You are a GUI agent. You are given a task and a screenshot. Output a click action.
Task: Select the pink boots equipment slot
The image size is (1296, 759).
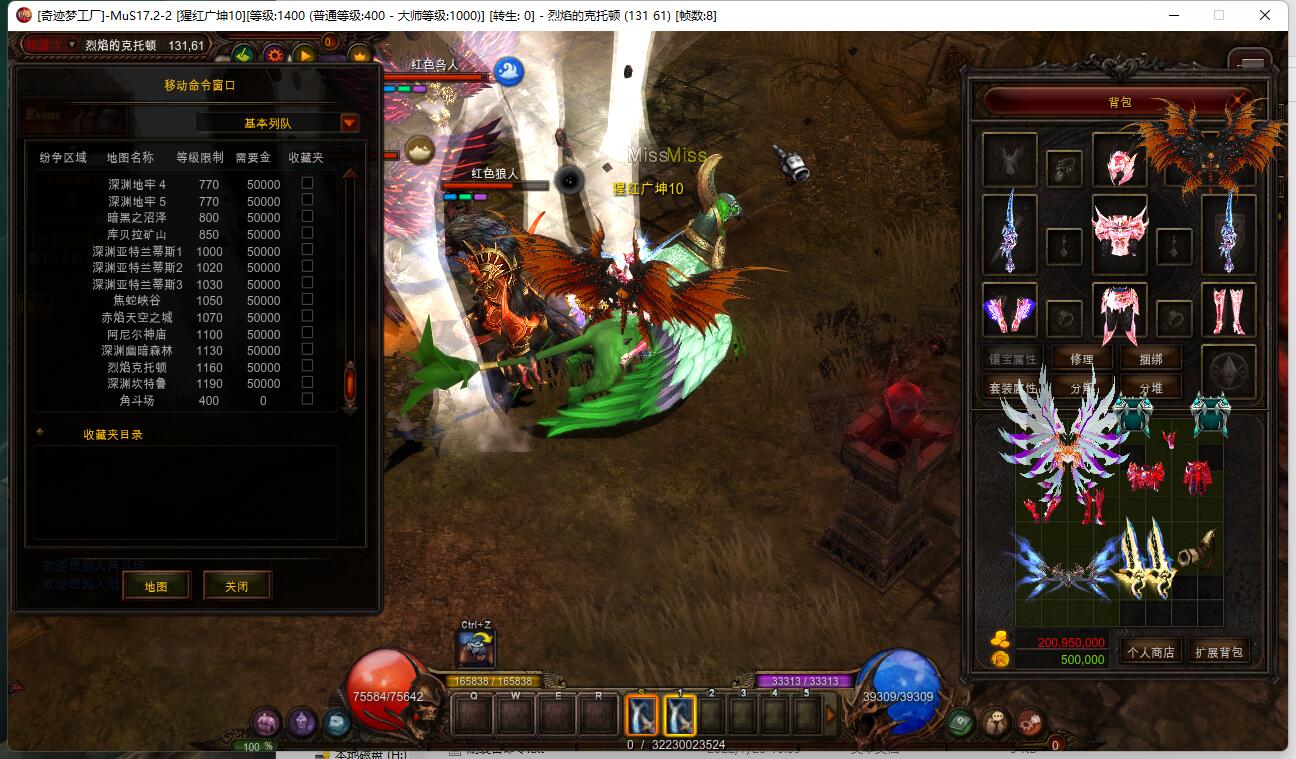click(1228, 310)
